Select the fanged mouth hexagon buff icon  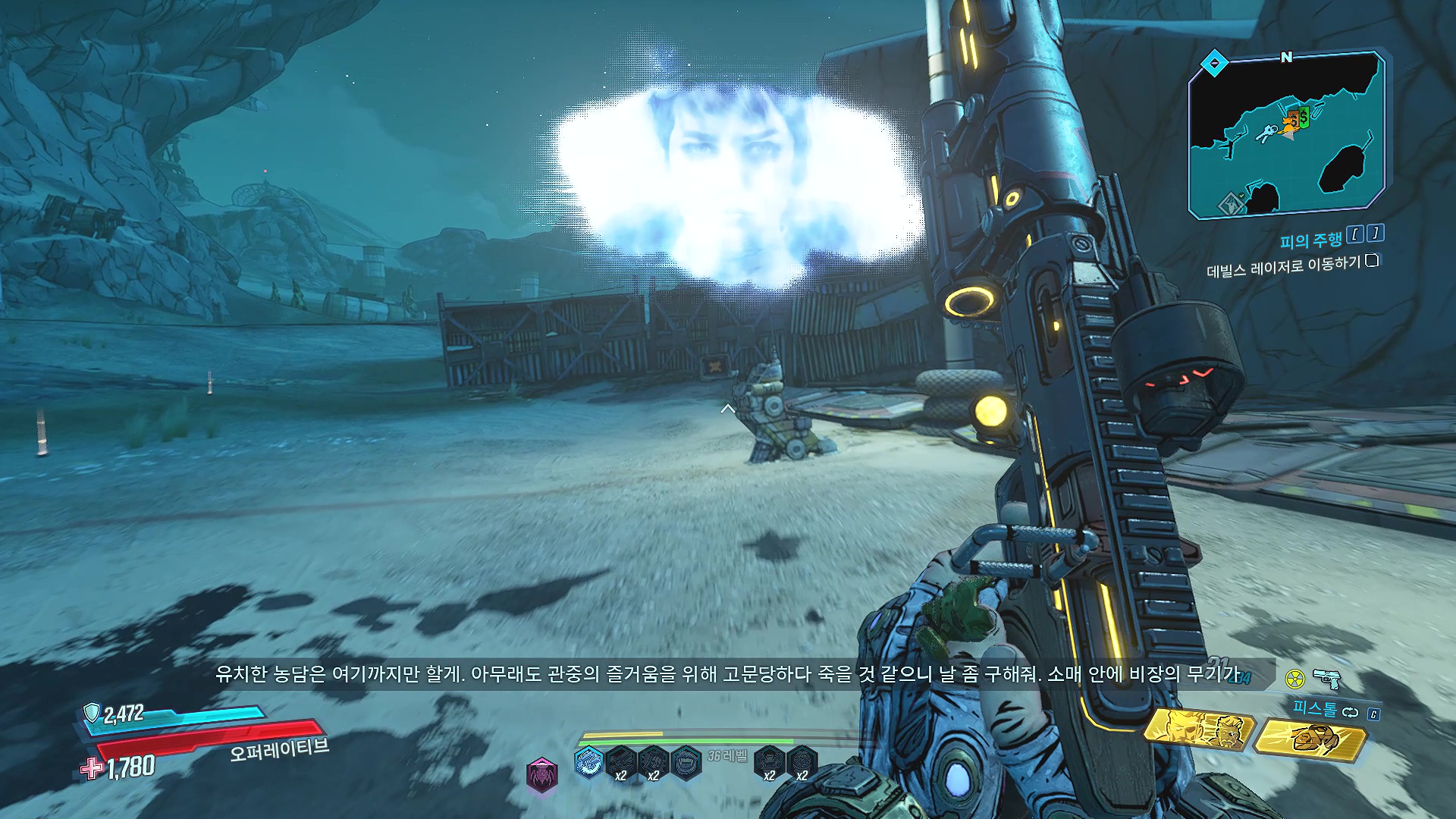(686, 761)
